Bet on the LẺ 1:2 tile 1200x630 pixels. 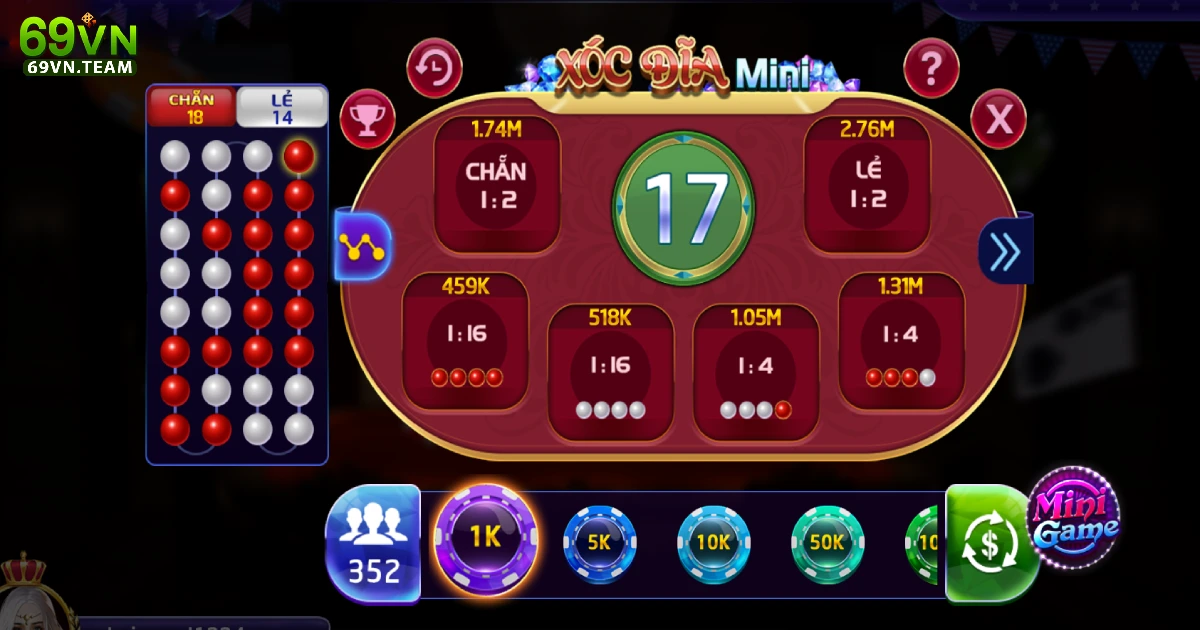tap(868, 186)
